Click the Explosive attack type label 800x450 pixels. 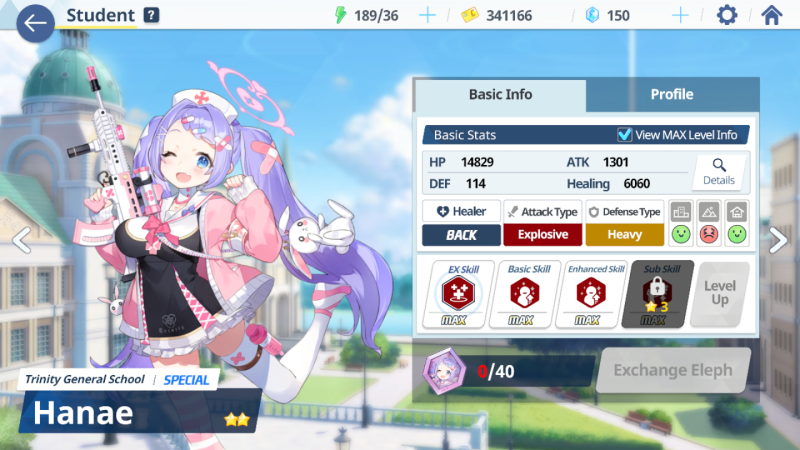pyautogui.click(x=542, y=235)
